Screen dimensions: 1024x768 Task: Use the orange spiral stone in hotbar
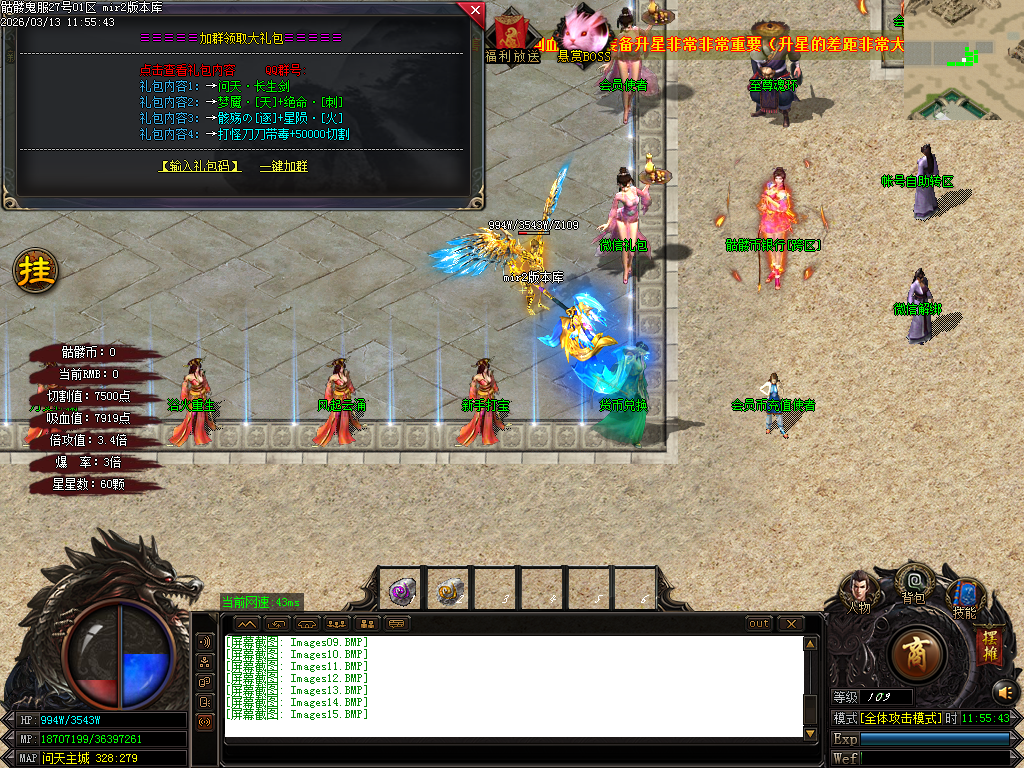coord(449,590)
